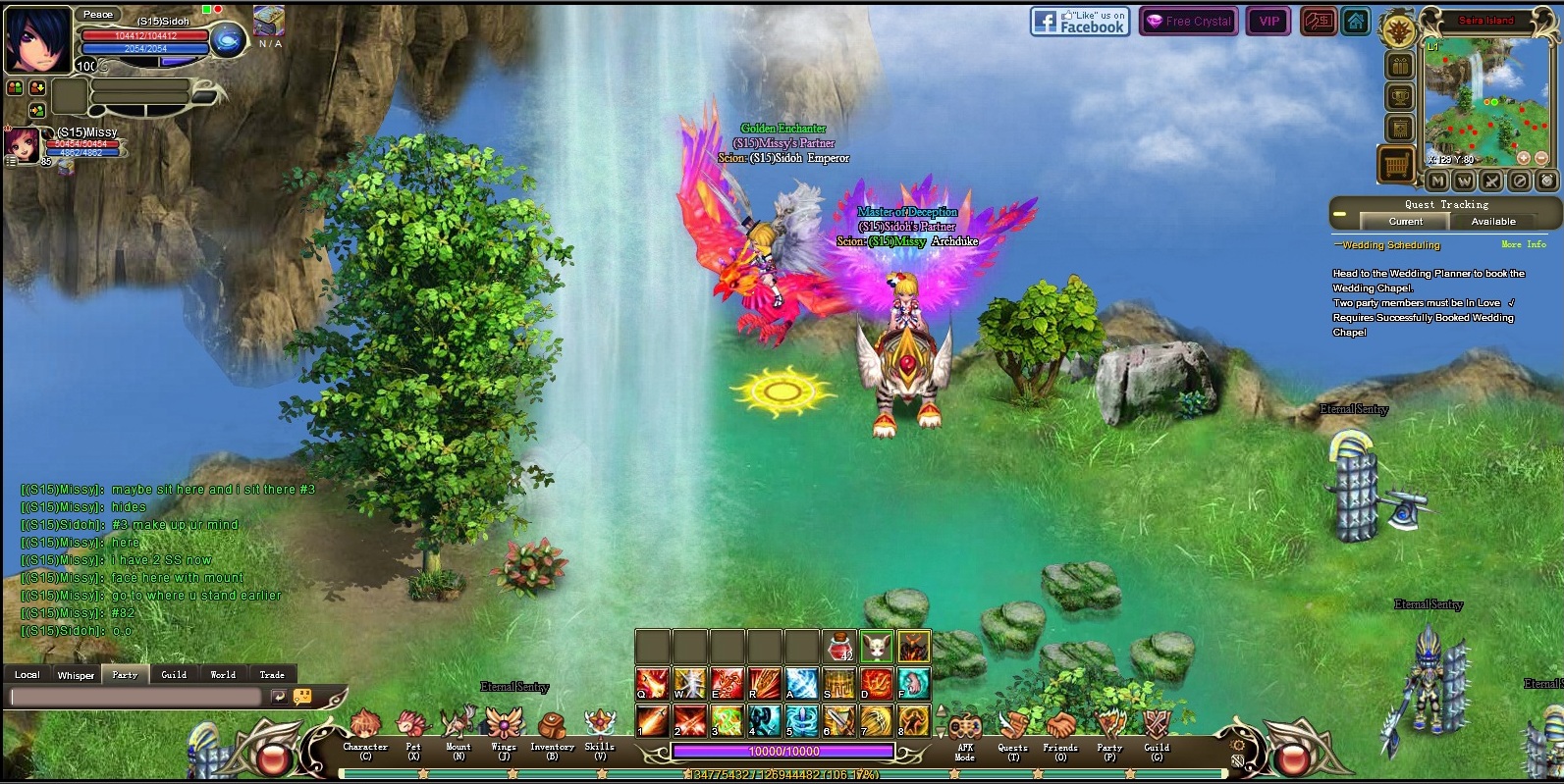Open the Friends list
Viewport: 1564px width, 784px height.
tap(1060, 732)
